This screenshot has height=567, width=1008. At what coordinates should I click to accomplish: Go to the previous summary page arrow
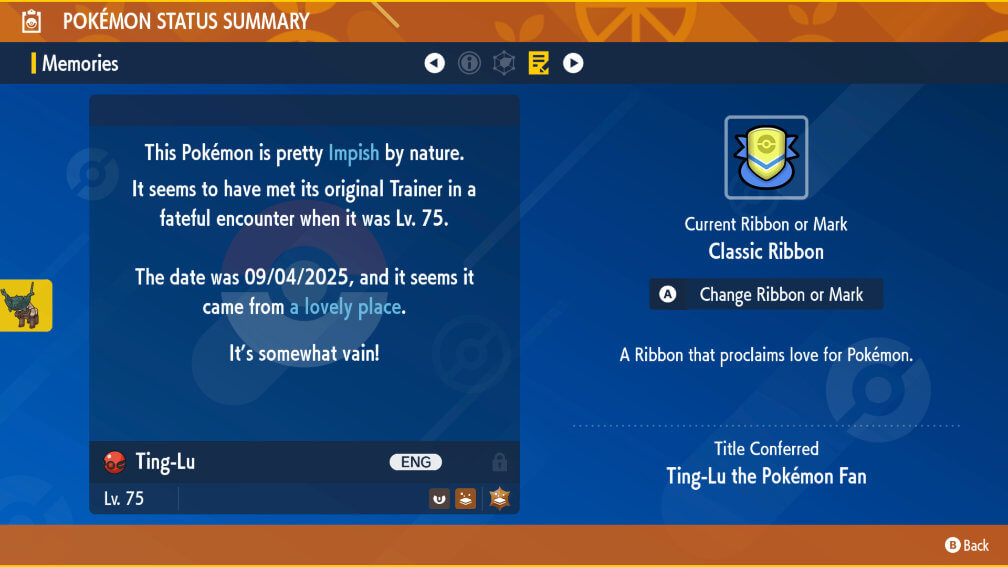click(x=434, y=63)
